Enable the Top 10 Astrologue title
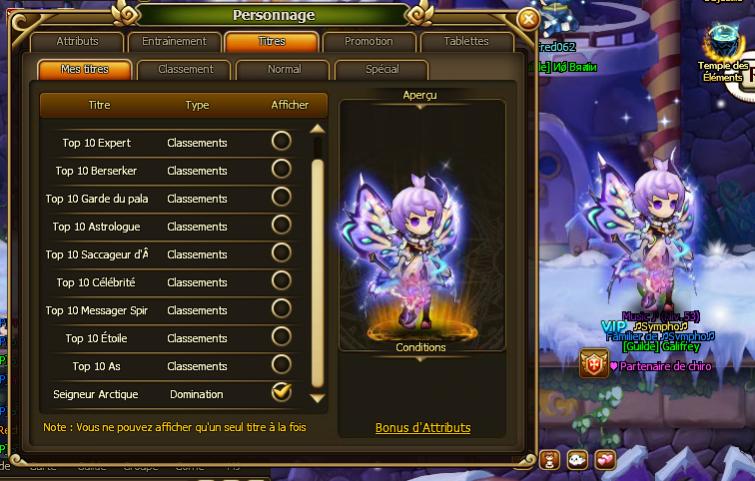The image size is (755, 481). pyautogui.click(x=282, y=225)
